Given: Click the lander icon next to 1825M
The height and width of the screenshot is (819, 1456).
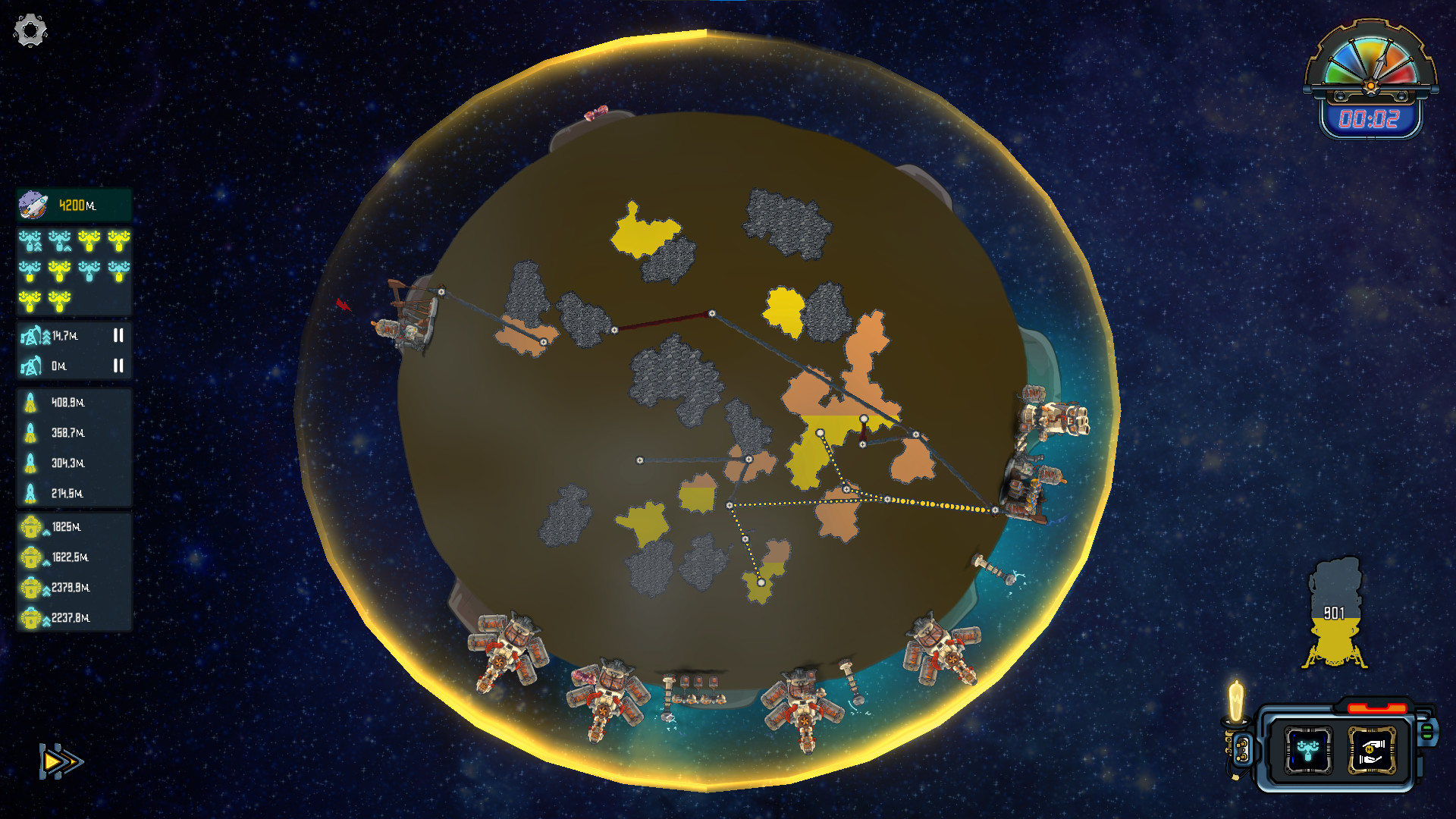Looking at the screenshot, I should point(31,526).
